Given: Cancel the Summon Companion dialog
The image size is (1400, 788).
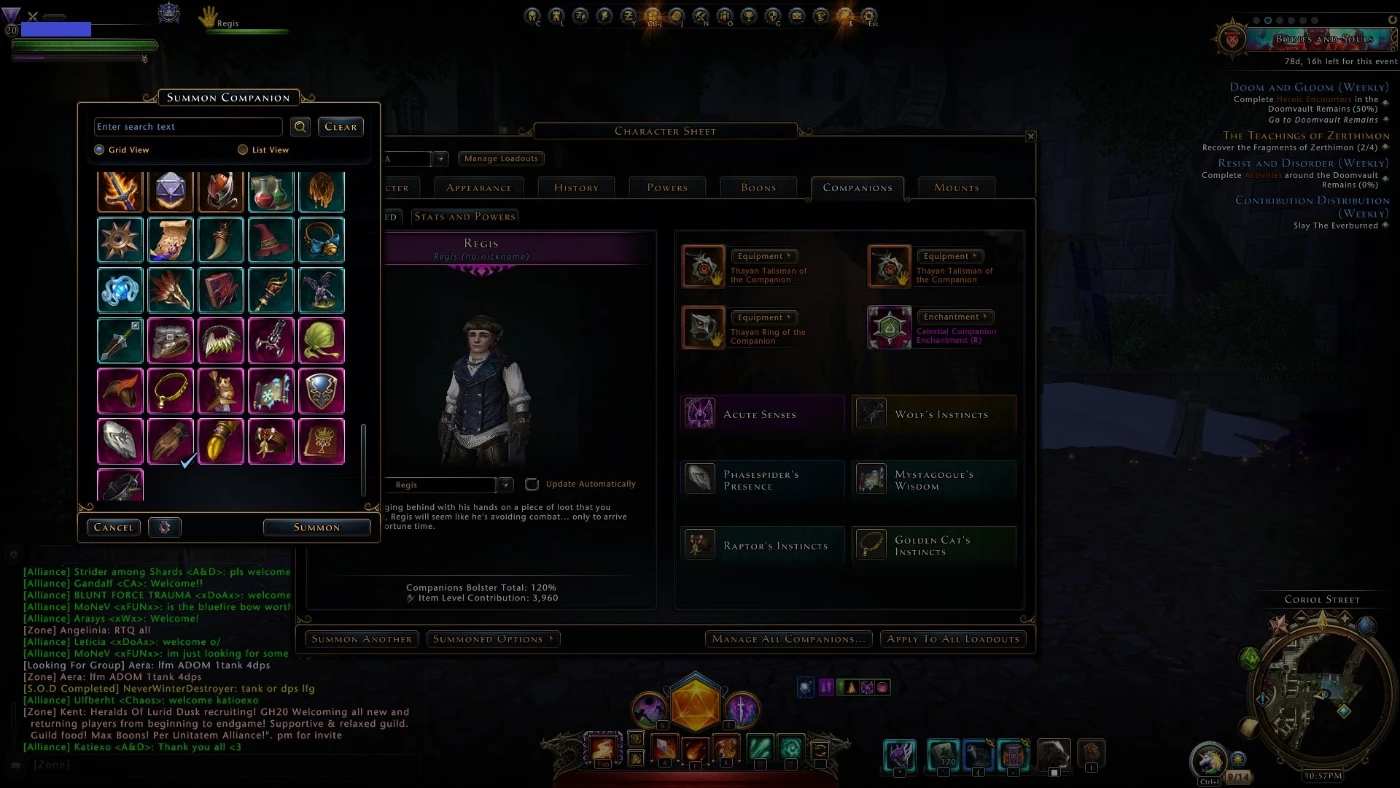Looking at the screenshot, I should click(114, 527).
